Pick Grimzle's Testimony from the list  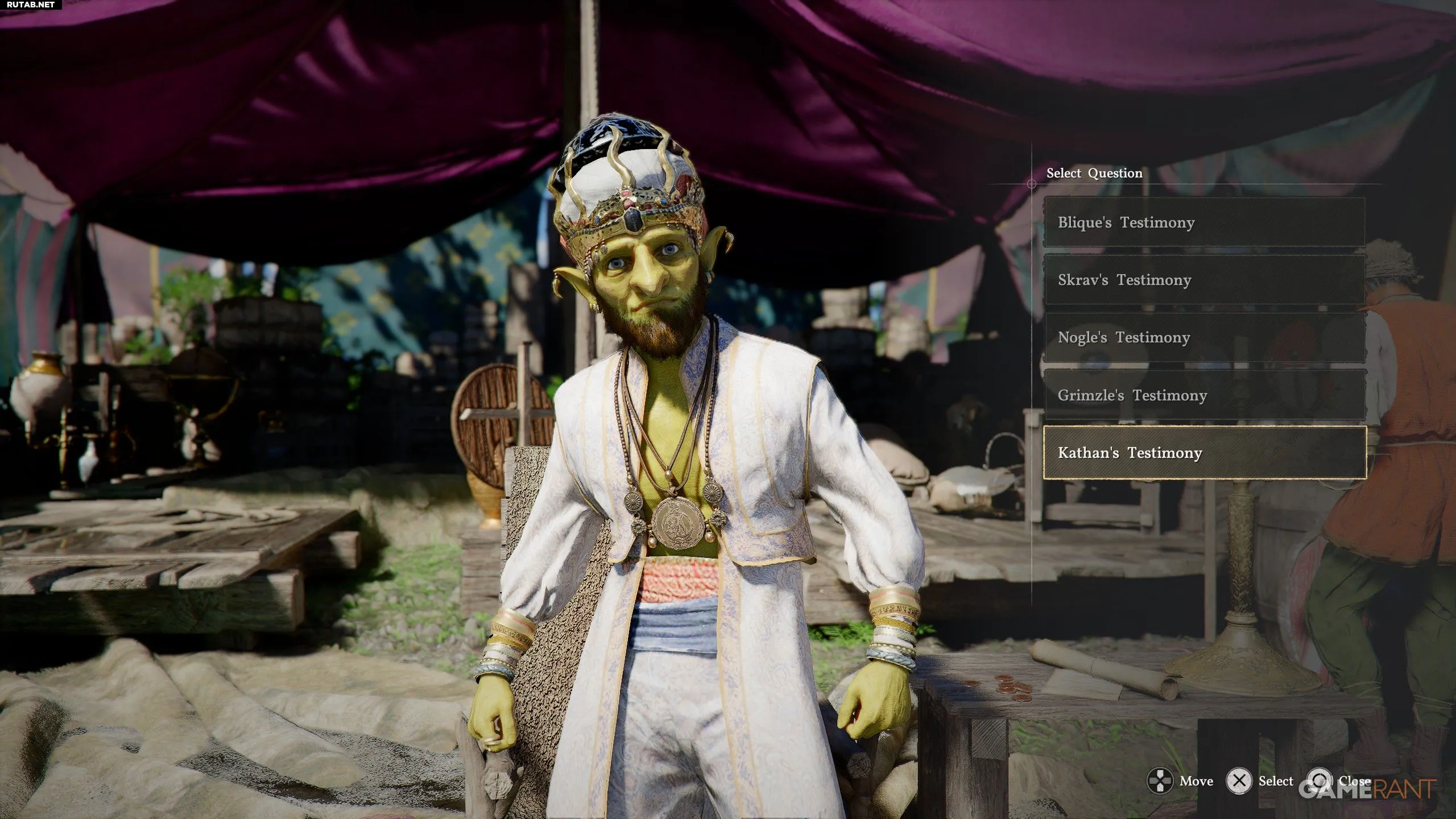click(x=1203, y=395)
